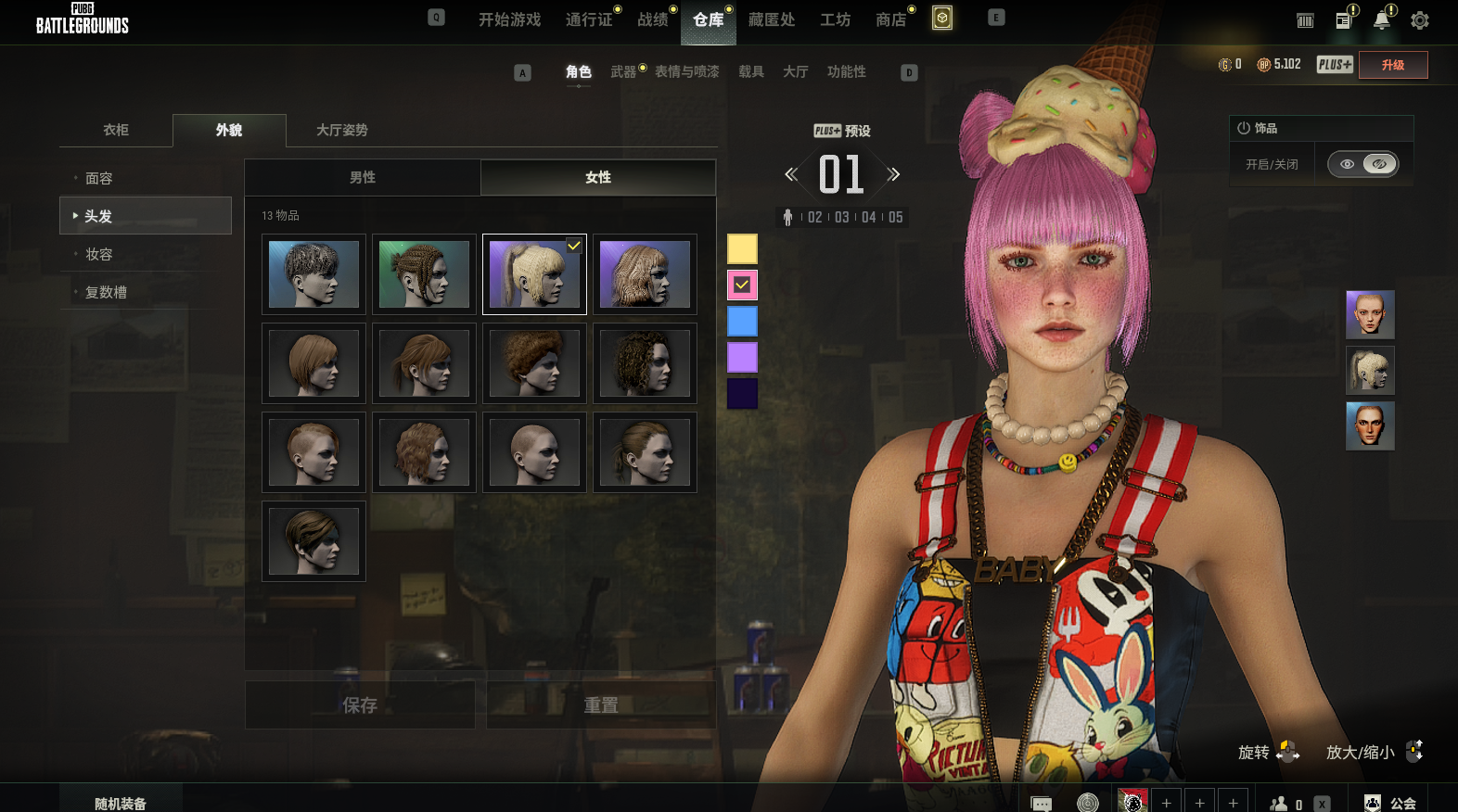Choose the yellow hair color swatch
The image size is (1458, 812).
(x=742, y=248)
